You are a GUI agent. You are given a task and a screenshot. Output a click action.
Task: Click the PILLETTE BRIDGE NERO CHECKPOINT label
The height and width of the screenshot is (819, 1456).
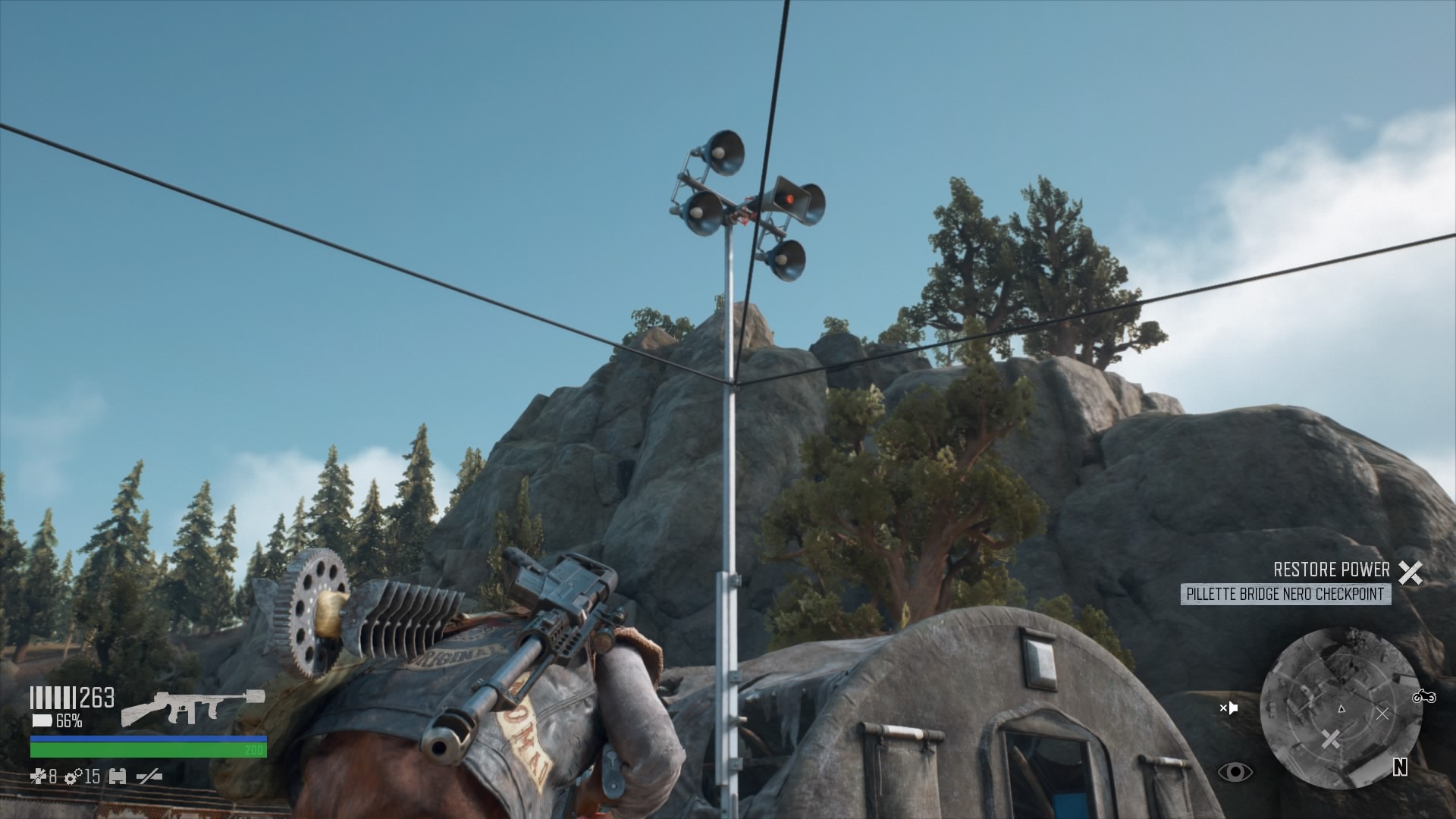1285,594
